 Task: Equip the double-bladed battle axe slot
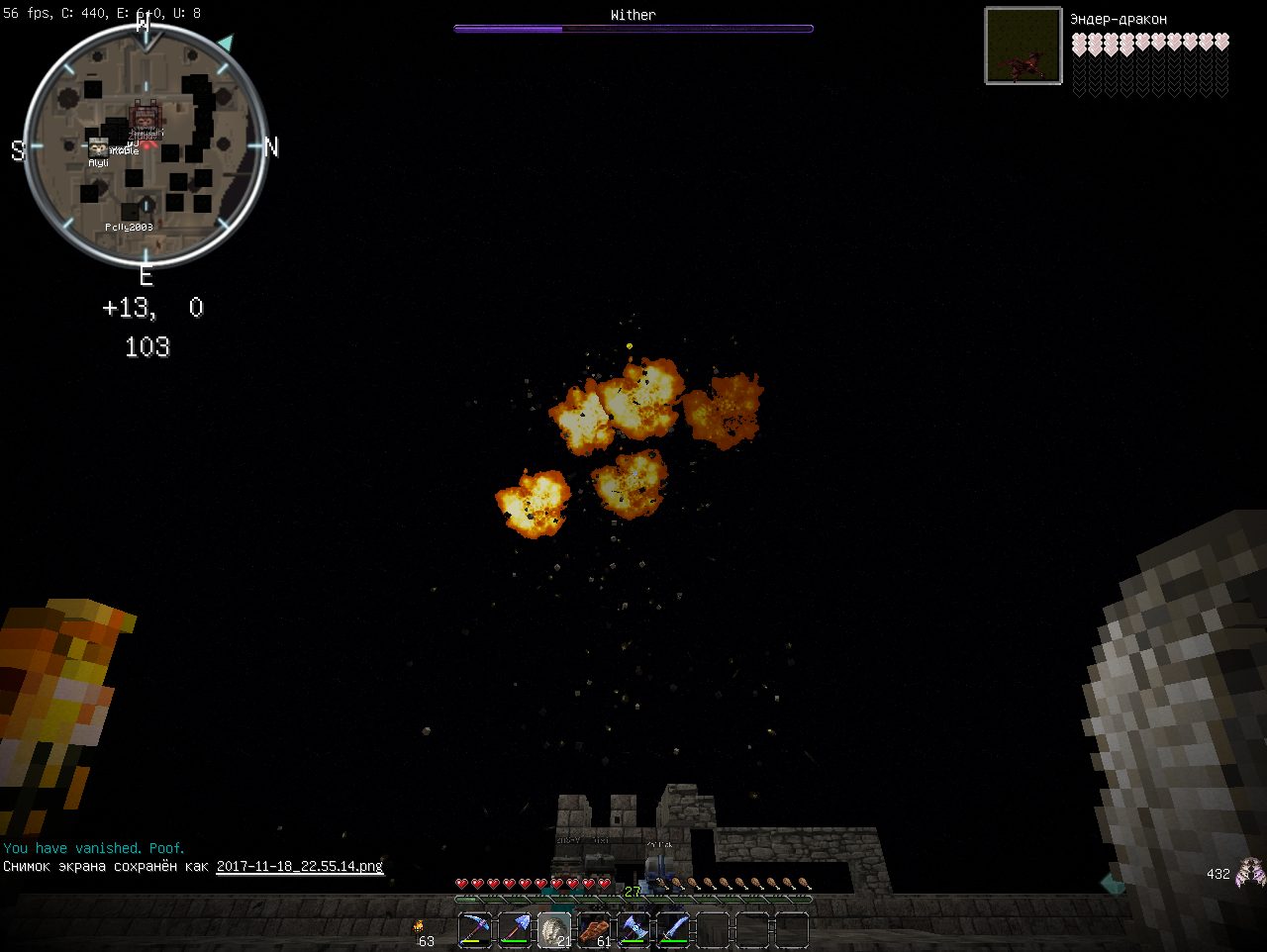633,930
